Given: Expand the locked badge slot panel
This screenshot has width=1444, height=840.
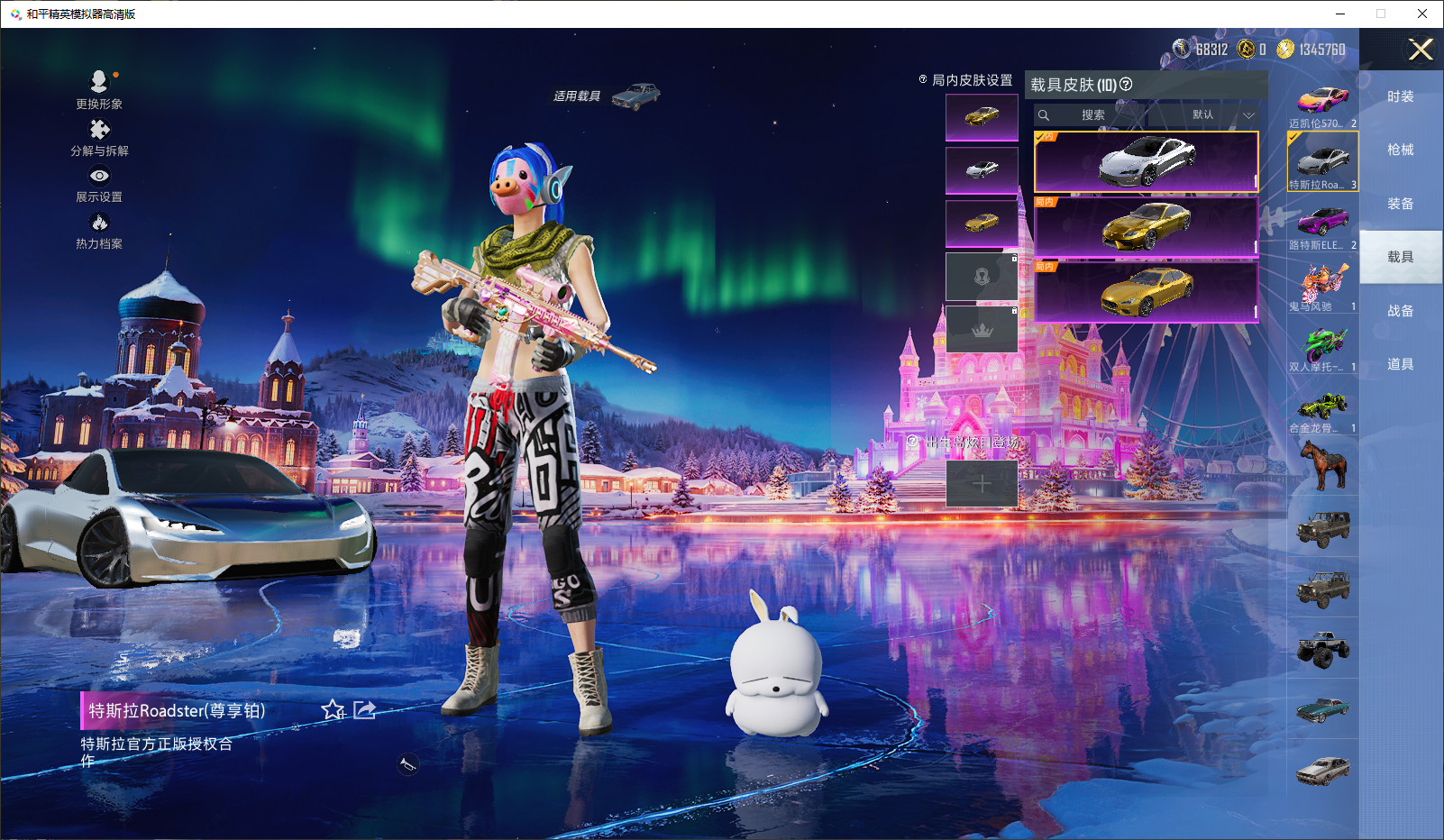Looking at the screenshot, I should point(982,277).
